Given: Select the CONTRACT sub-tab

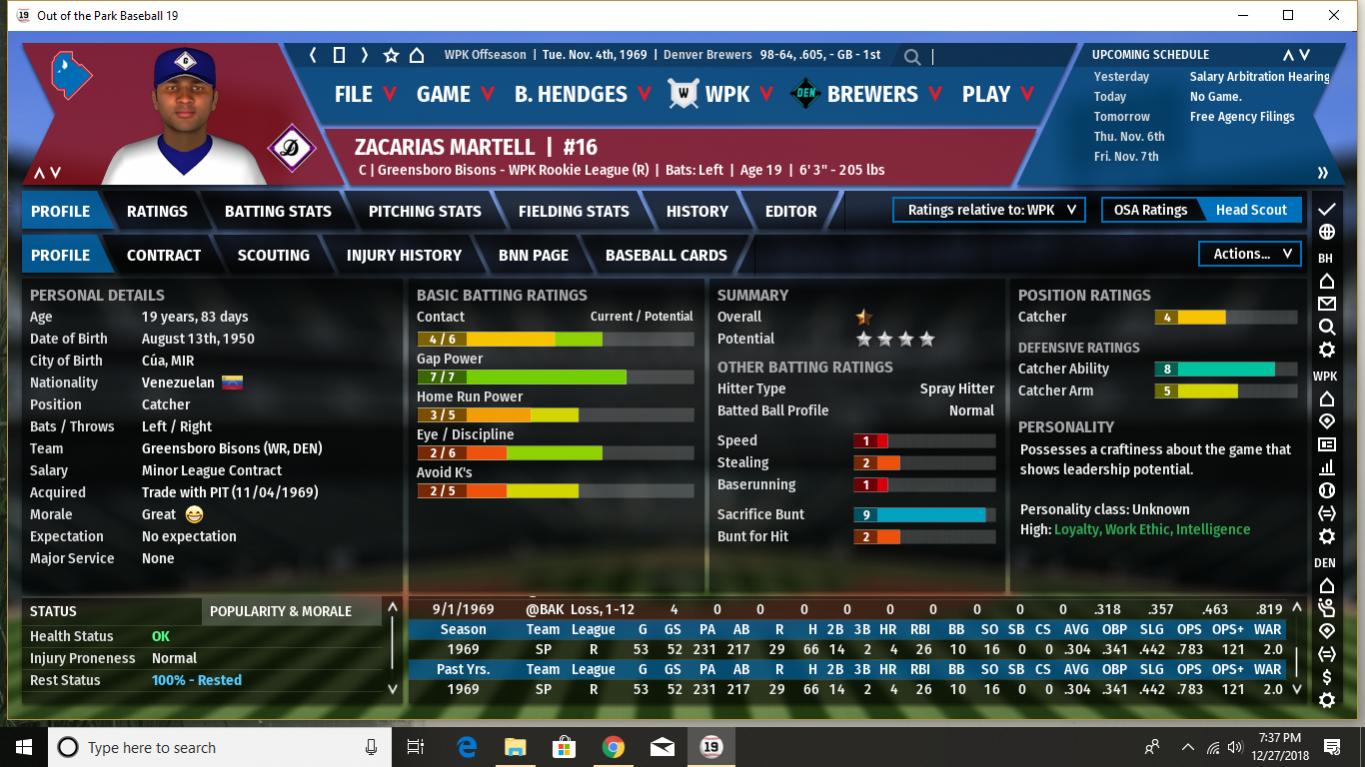Looking at the screenshot, I should (164, 255).
